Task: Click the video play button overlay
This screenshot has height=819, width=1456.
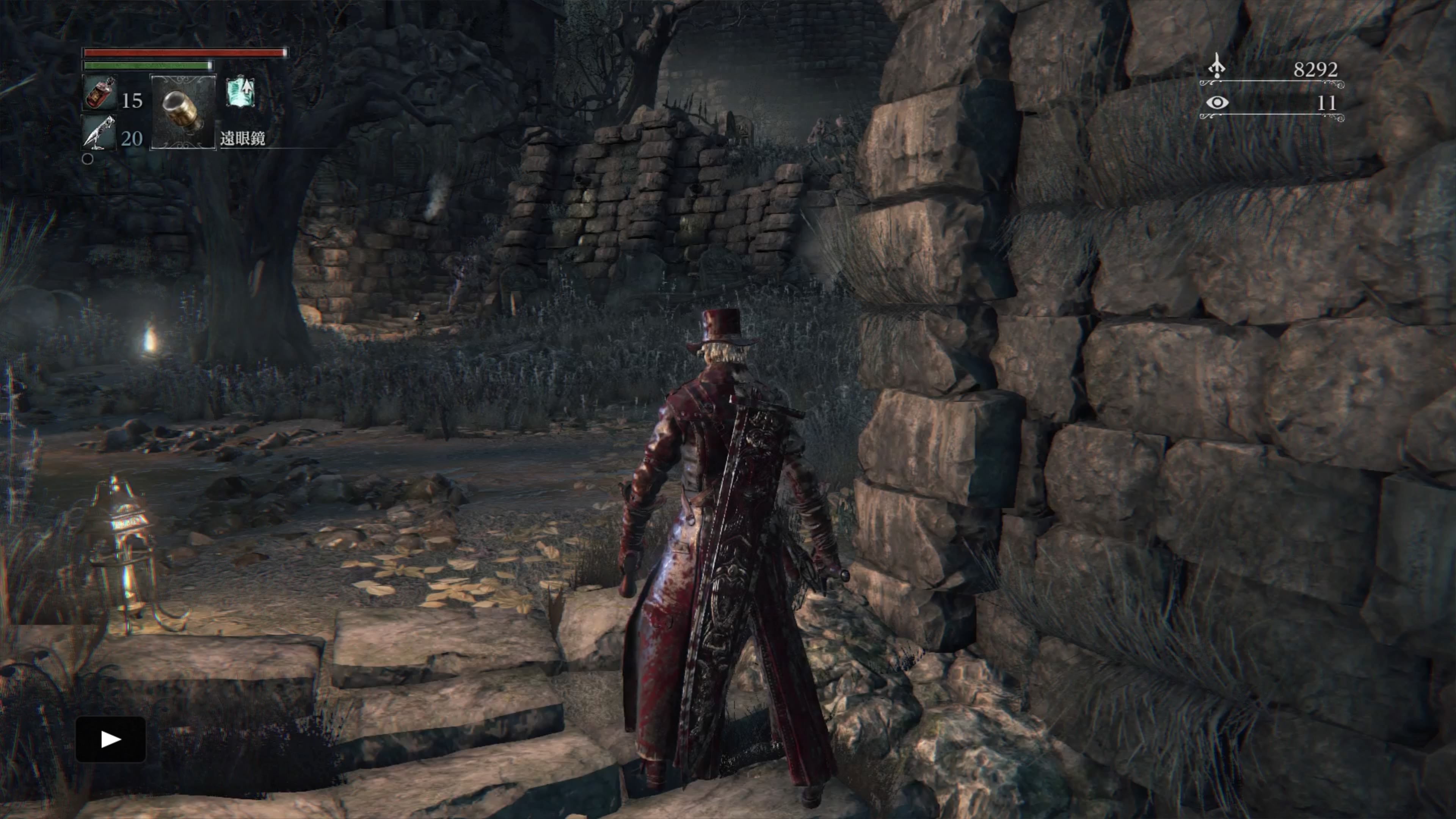Action: (111, 739)
